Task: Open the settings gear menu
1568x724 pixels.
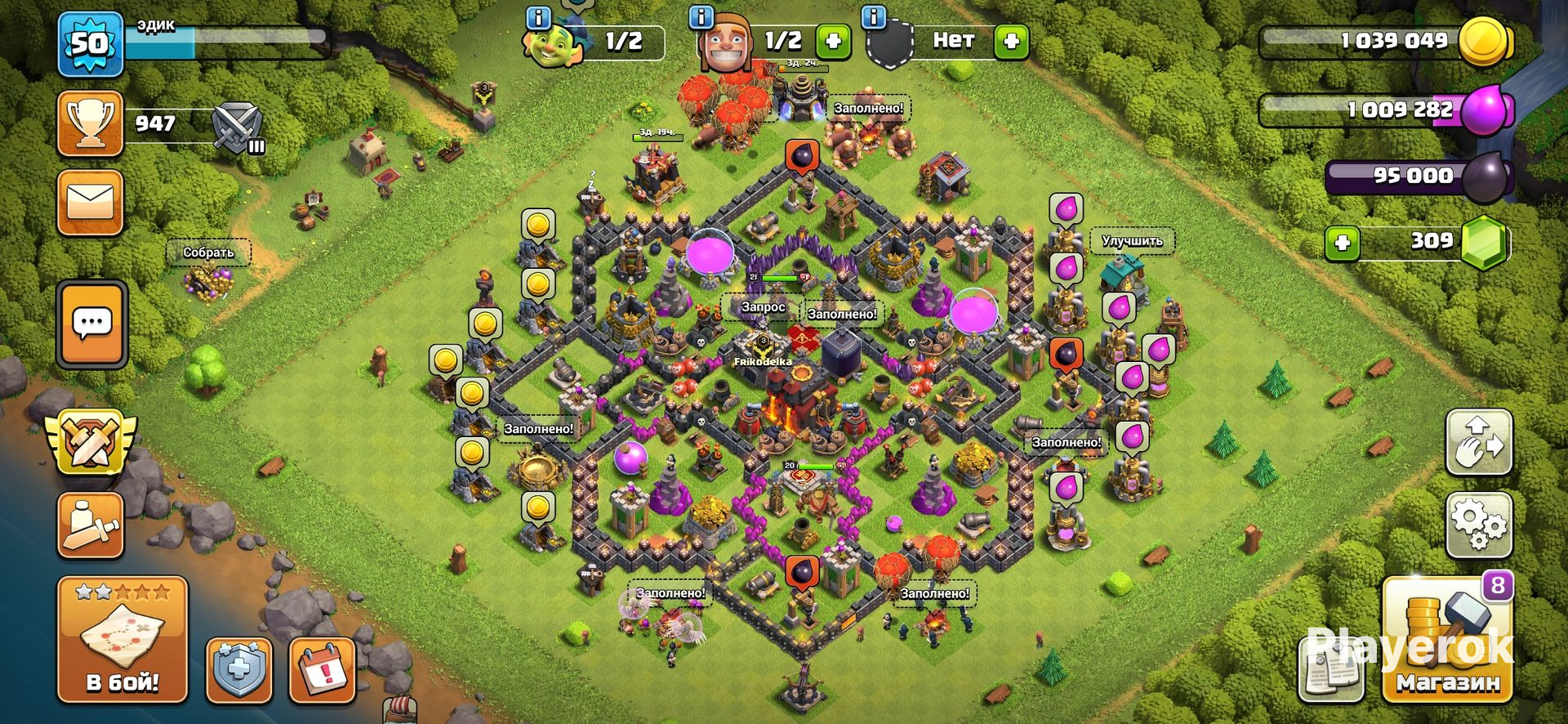Action: [1479, 525]
